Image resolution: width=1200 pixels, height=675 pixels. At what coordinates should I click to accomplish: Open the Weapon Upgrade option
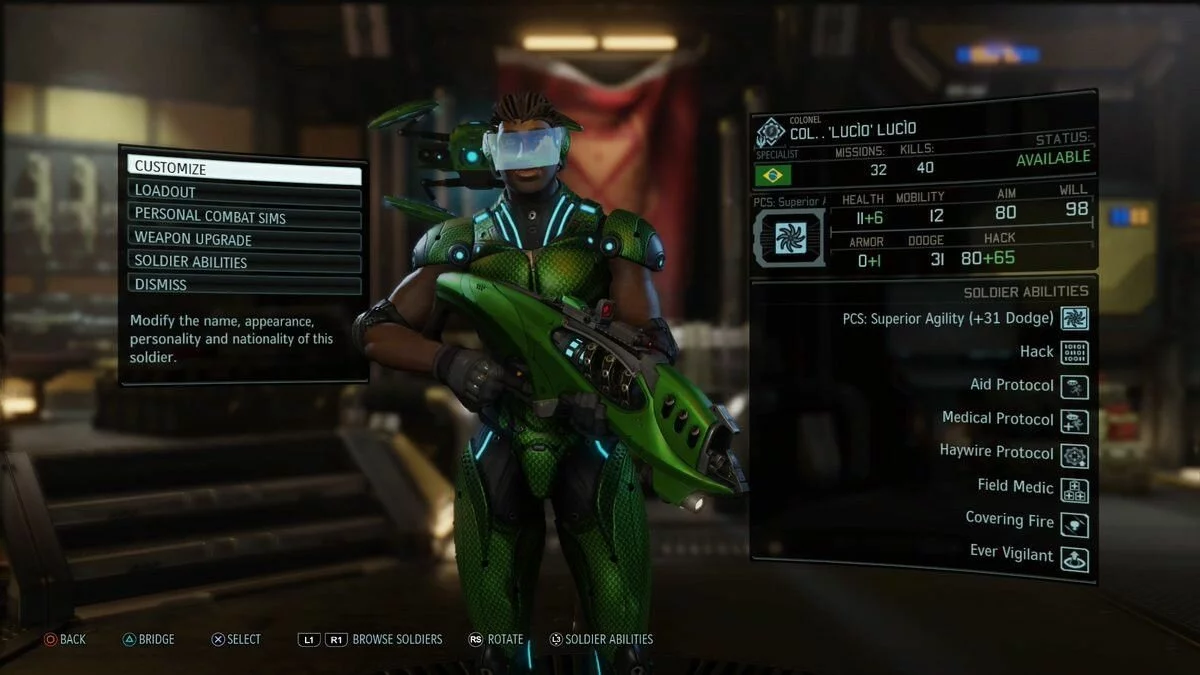(x=244, y=239)
